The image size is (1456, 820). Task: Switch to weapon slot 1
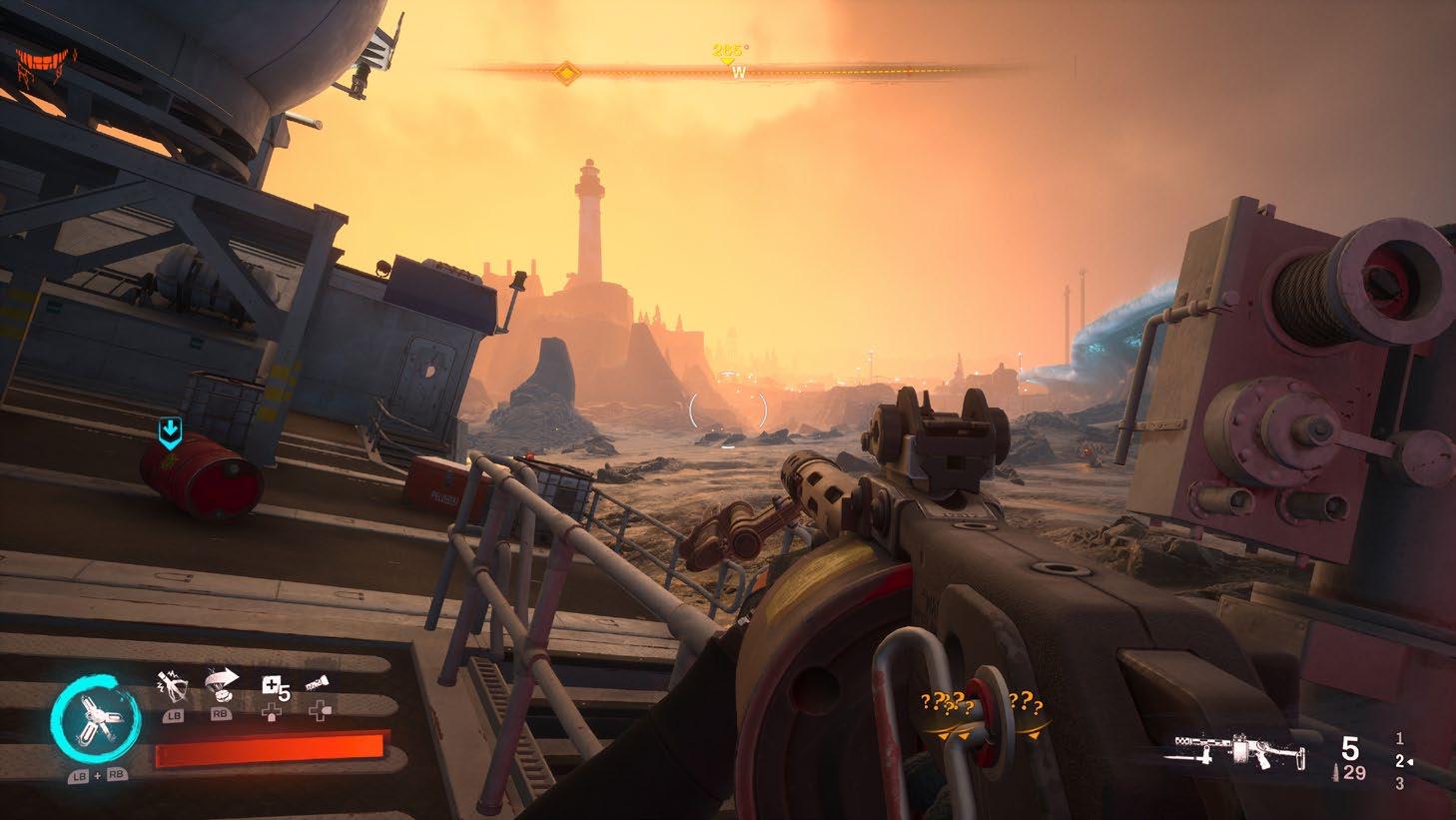point(1399,739)
